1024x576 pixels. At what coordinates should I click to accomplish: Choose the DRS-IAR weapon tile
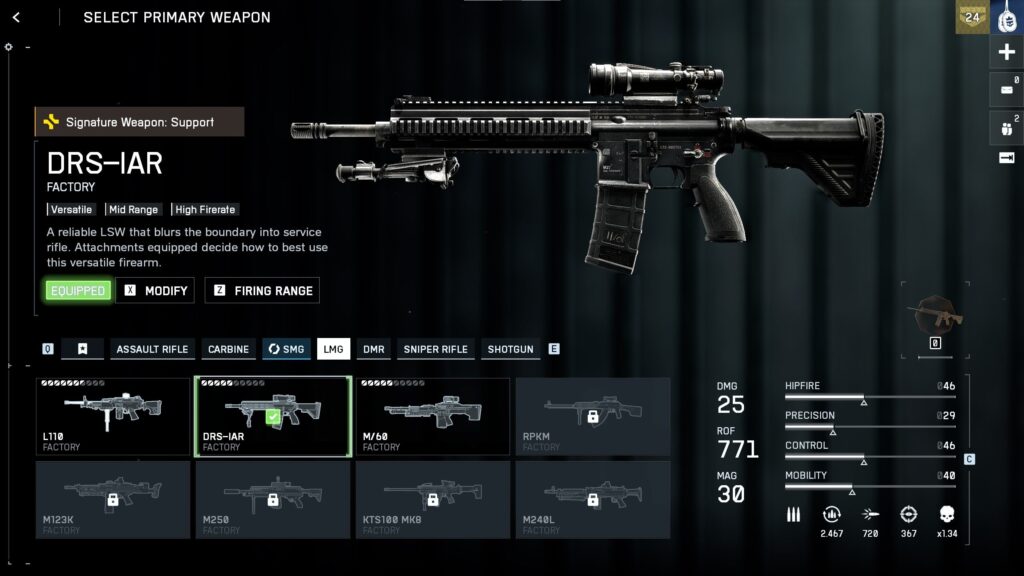(x=273, y=416)
